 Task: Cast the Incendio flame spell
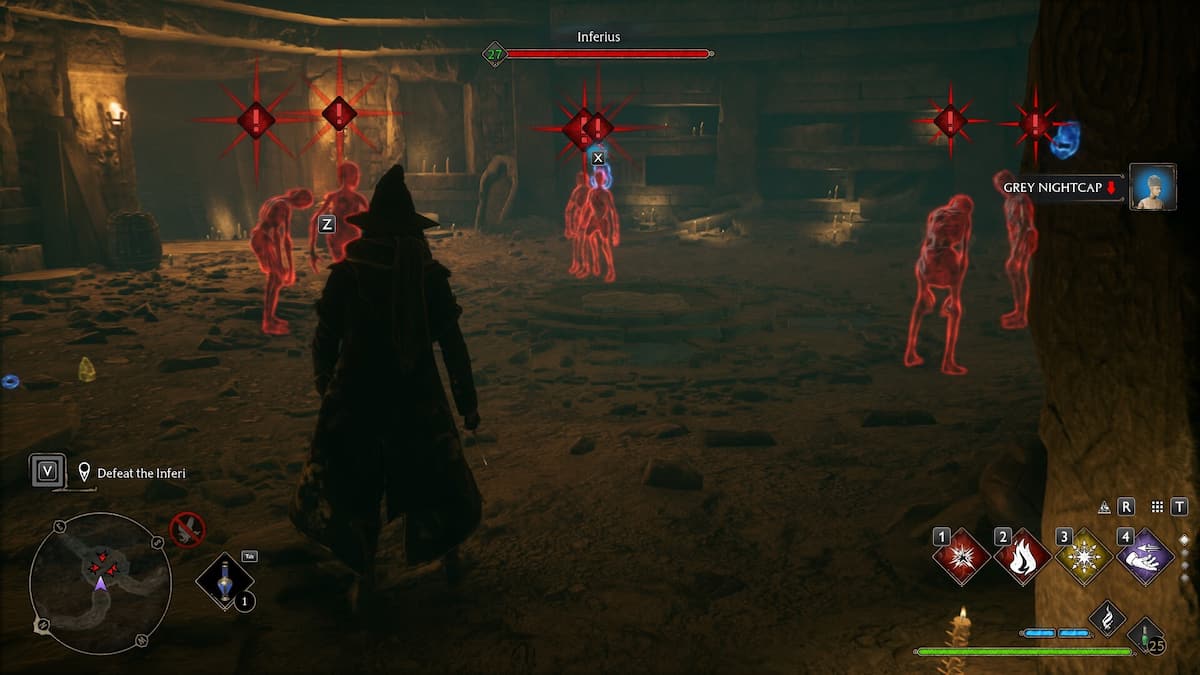pos(1023,557)
